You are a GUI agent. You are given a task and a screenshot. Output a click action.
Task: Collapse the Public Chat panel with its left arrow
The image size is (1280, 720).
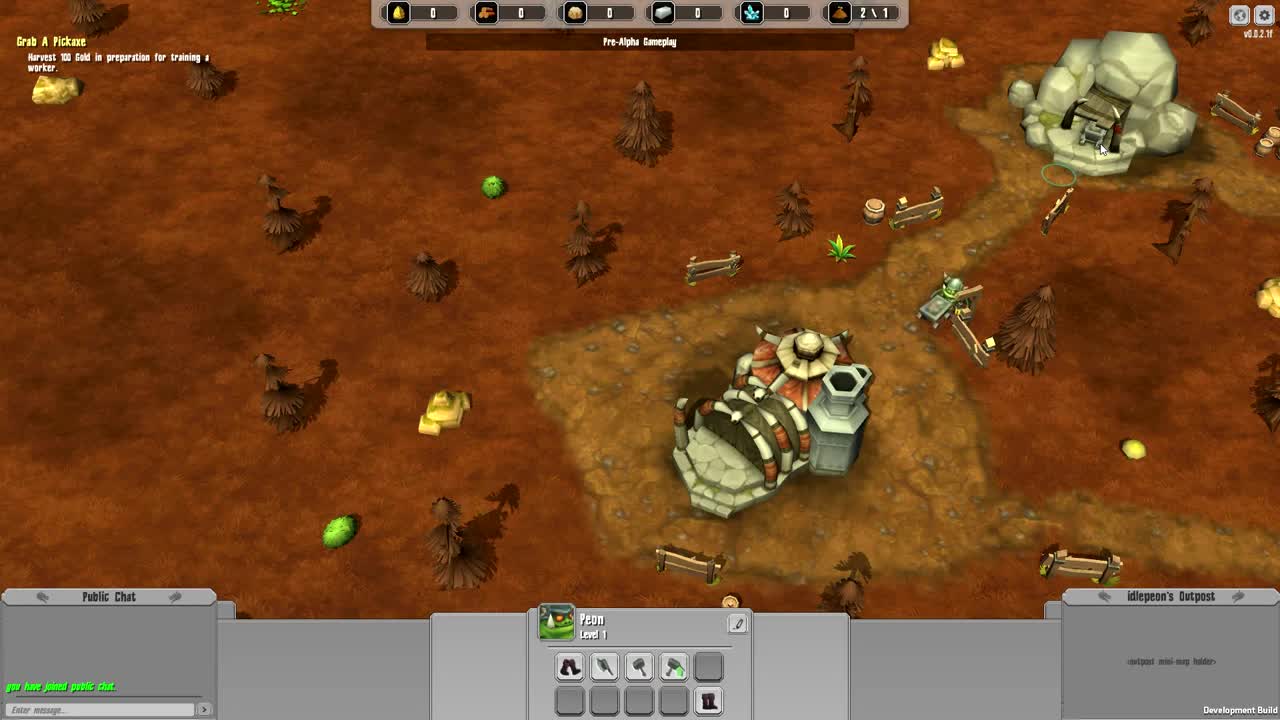(x=40, y=596)
